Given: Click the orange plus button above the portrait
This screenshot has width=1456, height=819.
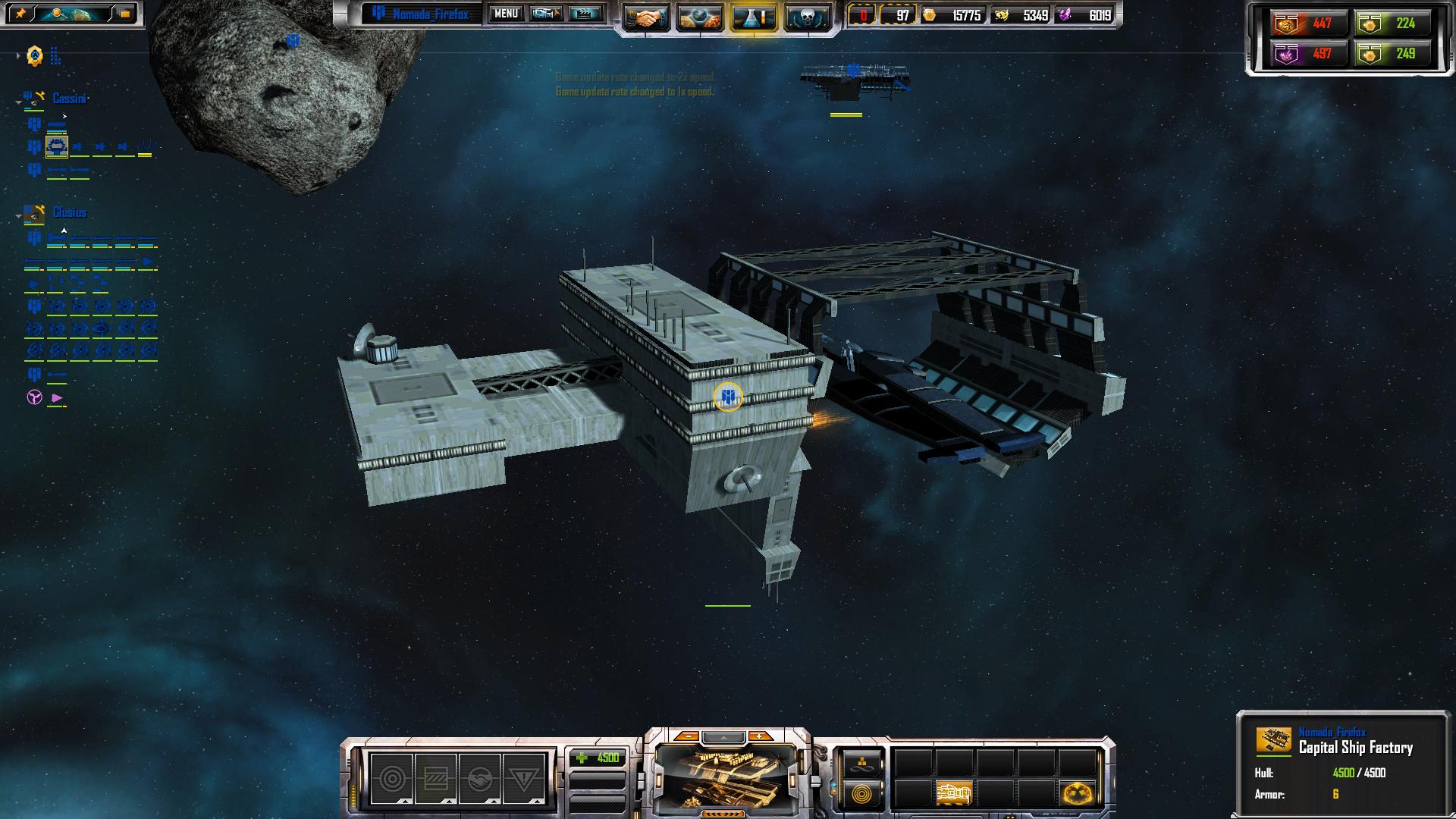Looking at the screenshot, I should [759, 736].
